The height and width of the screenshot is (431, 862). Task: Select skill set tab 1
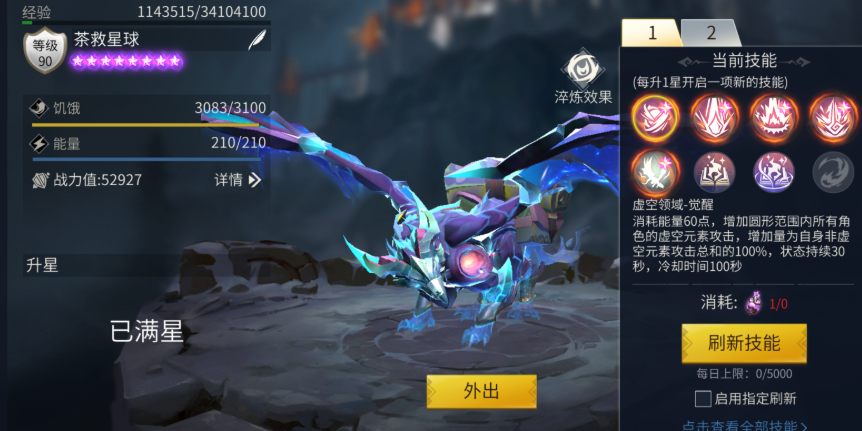(x=652, y=33)
